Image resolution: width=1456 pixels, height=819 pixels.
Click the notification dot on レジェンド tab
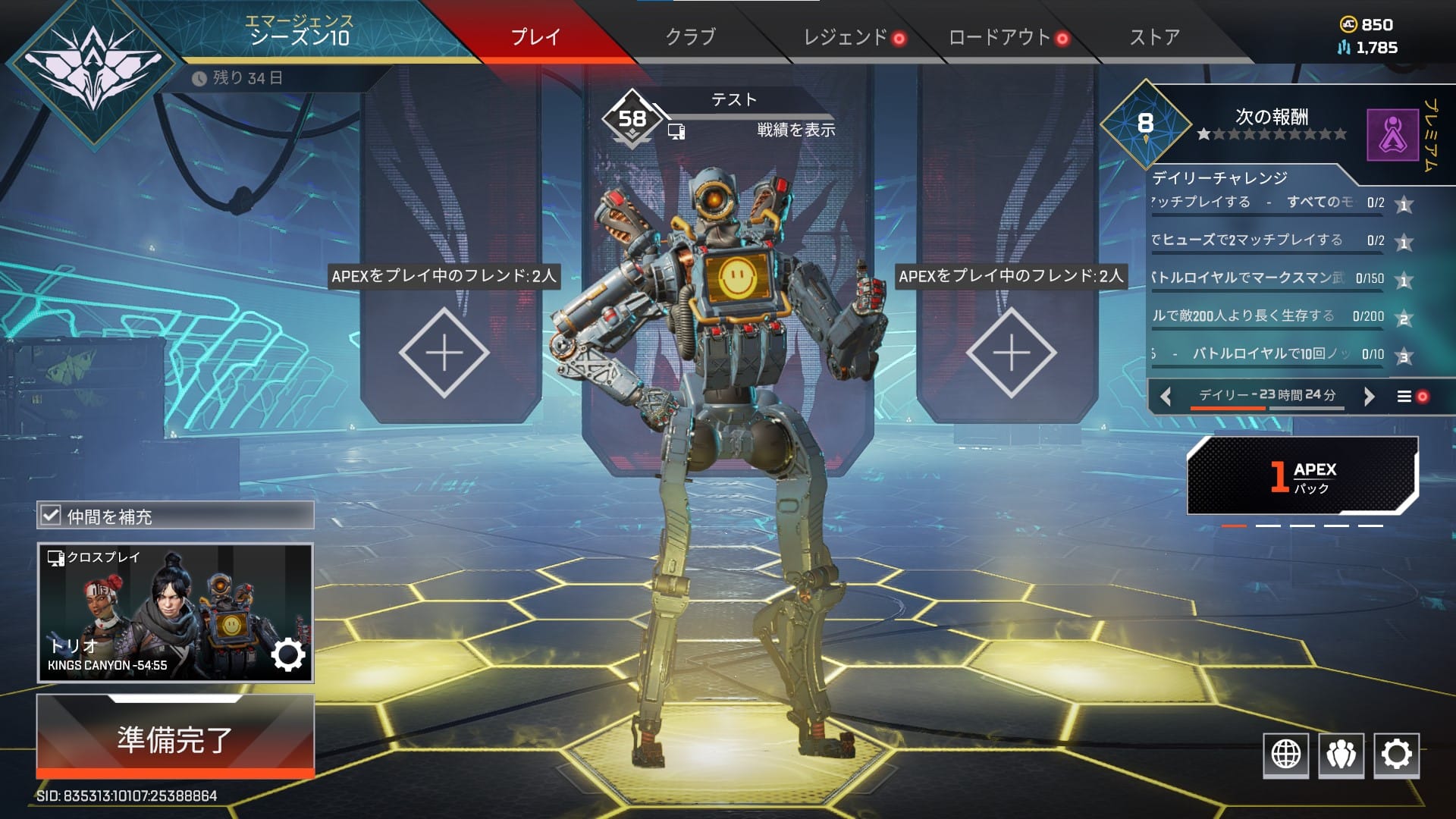click(899, 39)
